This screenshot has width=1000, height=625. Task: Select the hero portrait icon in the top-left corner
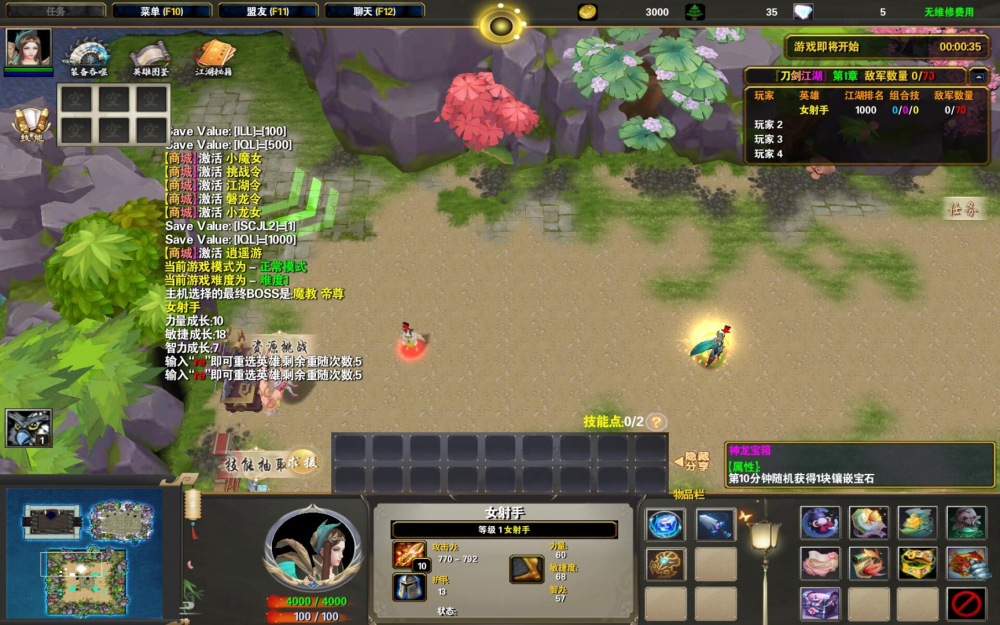[28, 48]
